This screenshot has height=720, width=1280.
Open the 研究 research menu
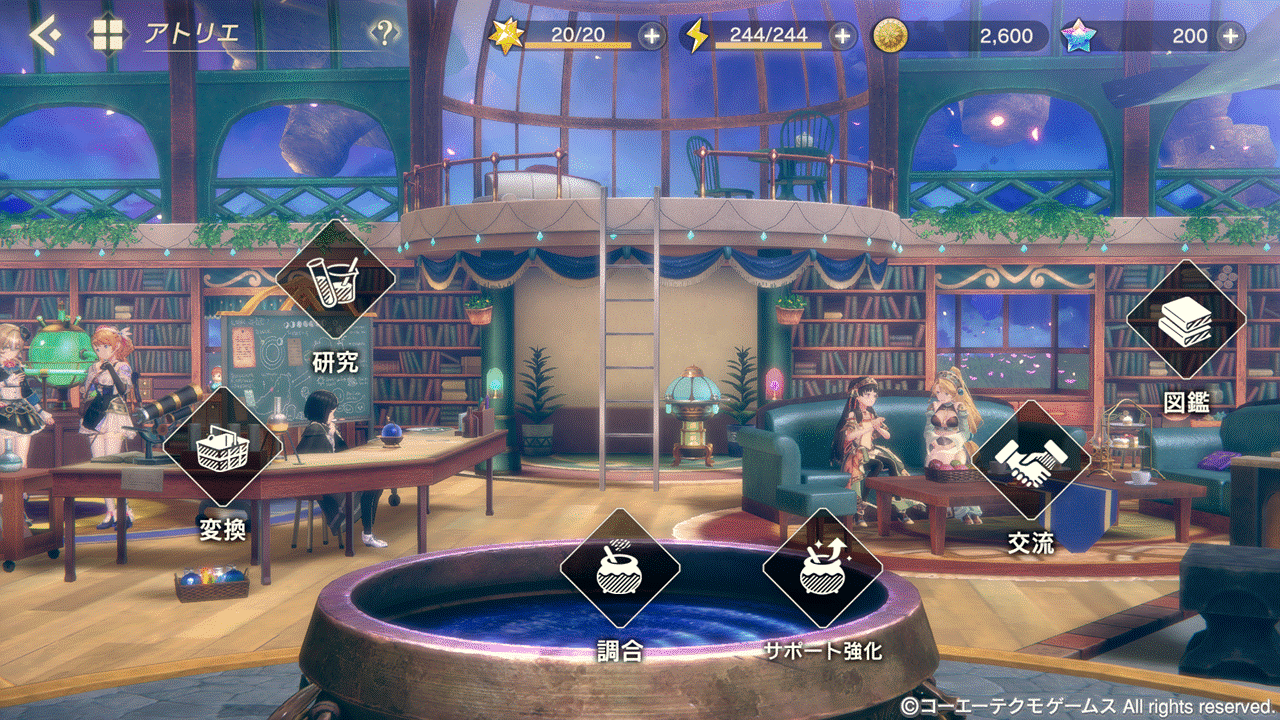[x=335, y=281]
